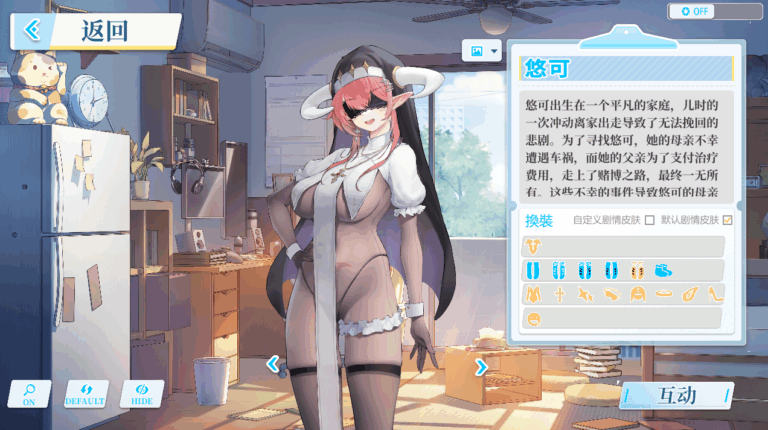
Task: Reset view with the DEFAULT button
Action: [85, 394]
